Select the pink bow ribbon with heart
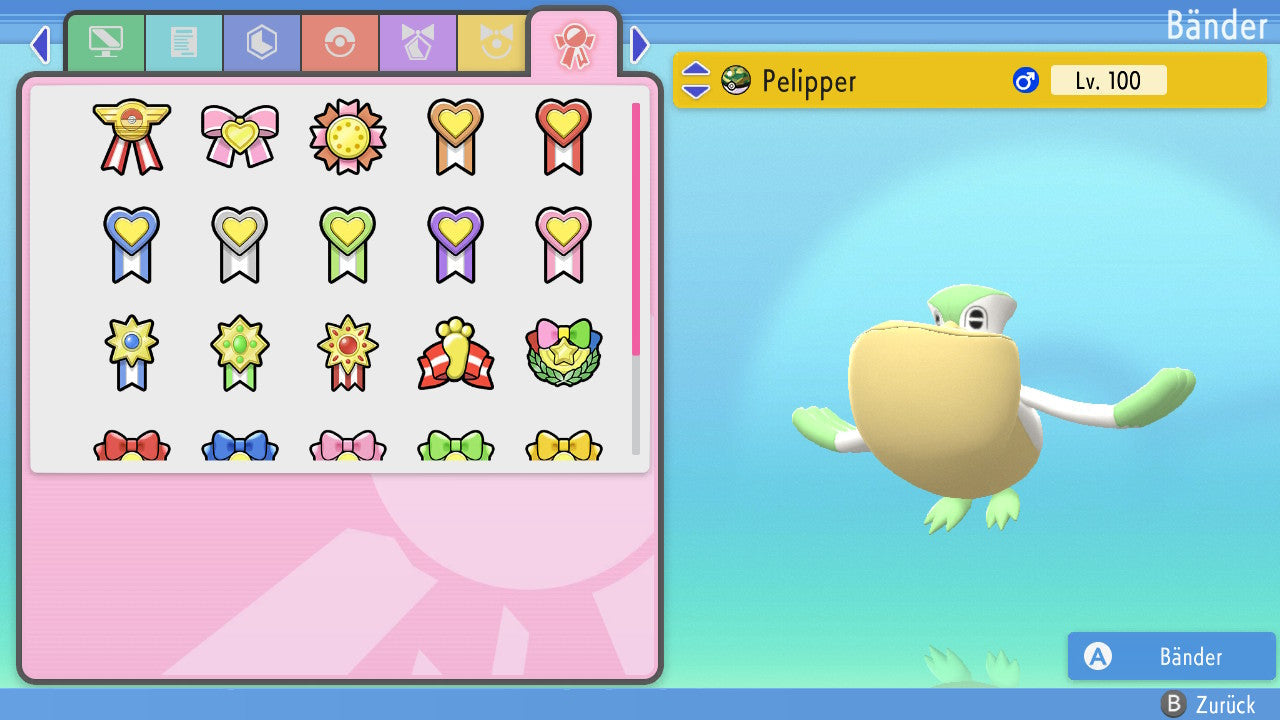 pyautogui.click(x=239, y=135)
